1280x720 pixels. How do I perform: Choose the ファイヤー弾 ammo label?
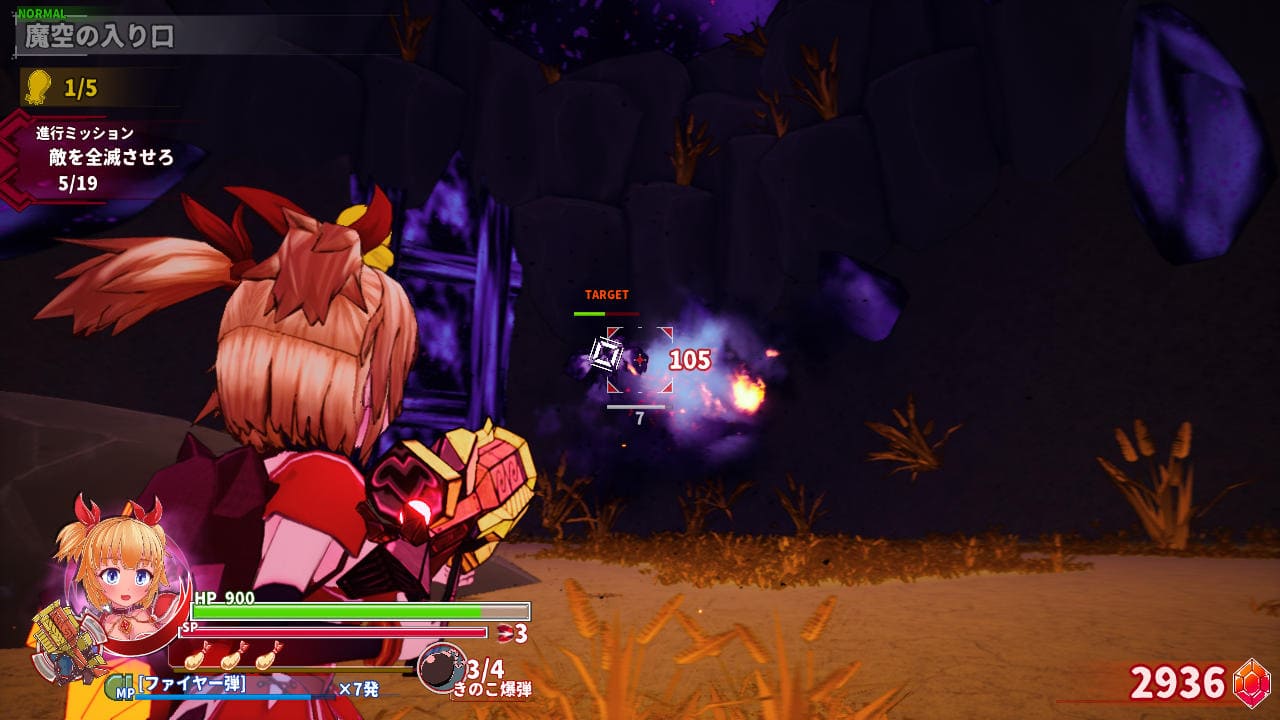(x=193, y=685)
